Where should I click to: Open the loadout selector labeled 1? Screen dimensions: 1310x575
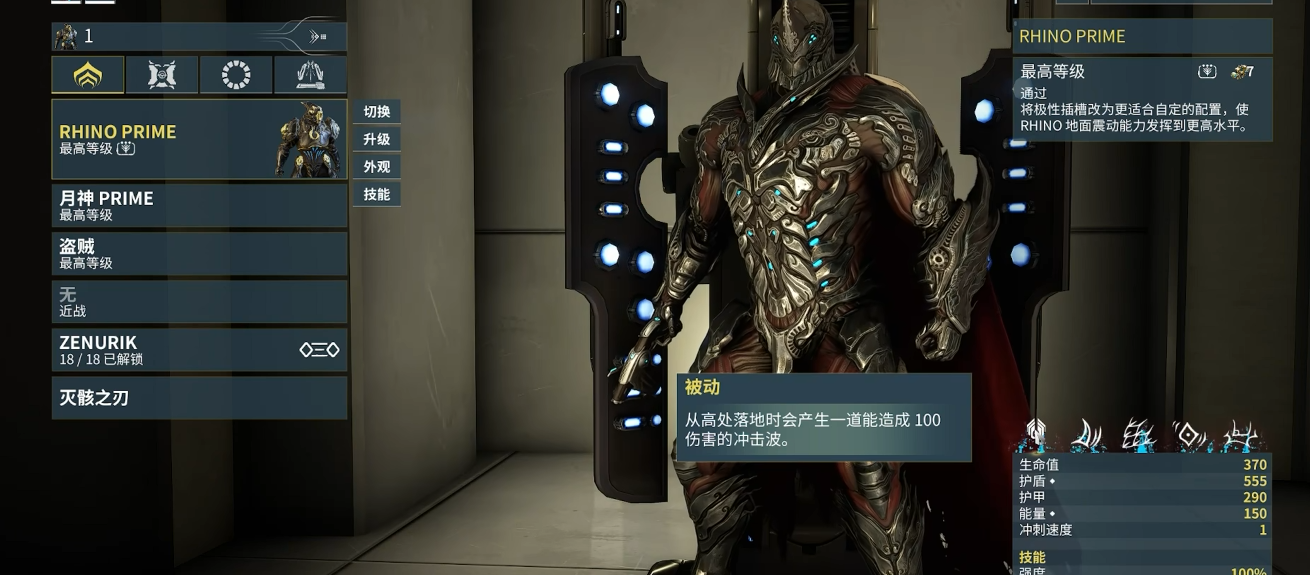pos(199,37)
